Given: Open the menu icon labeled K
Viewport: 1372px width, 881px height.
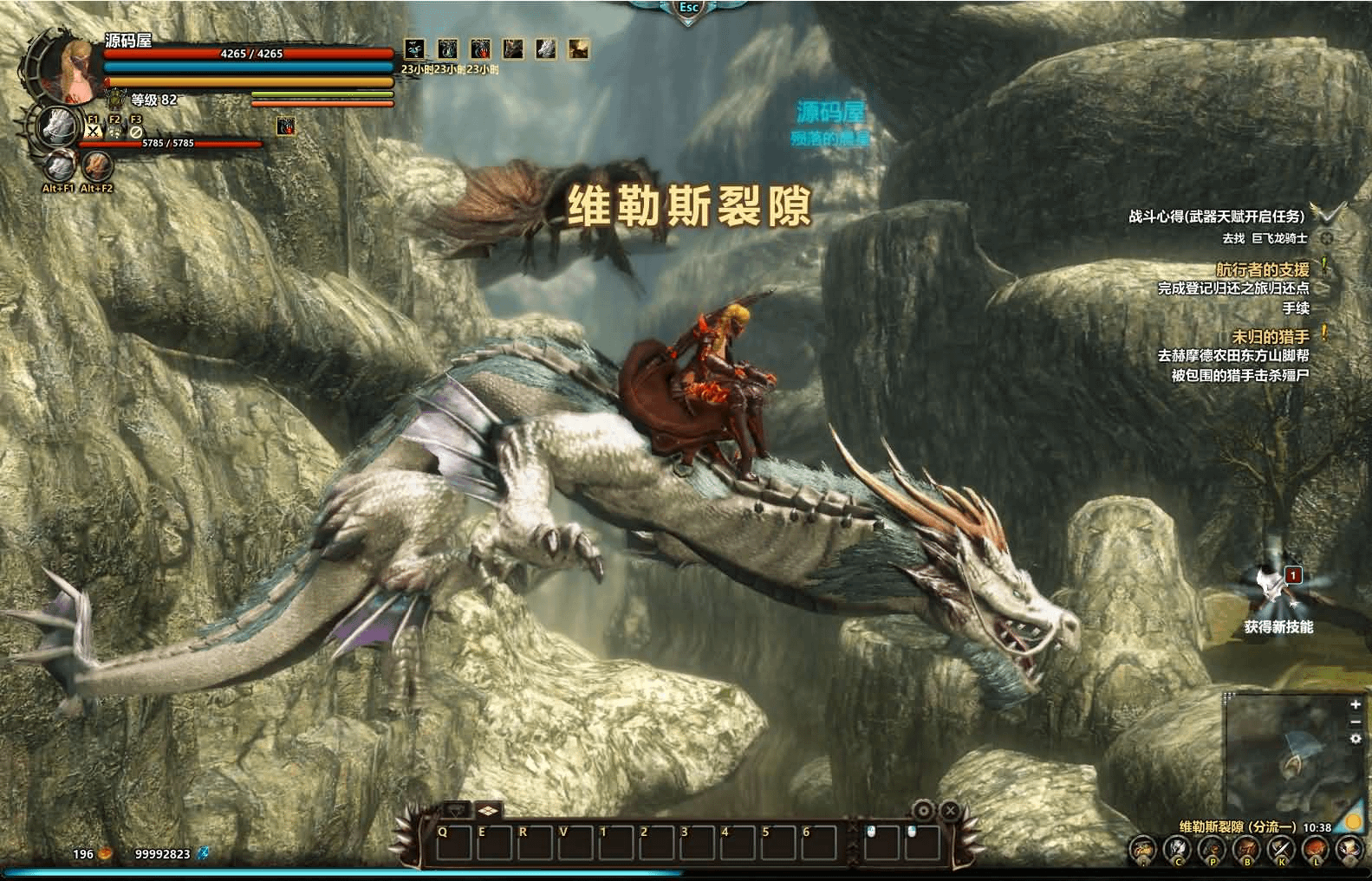Looking at the screenshot, I should (x=1281, y=850).
